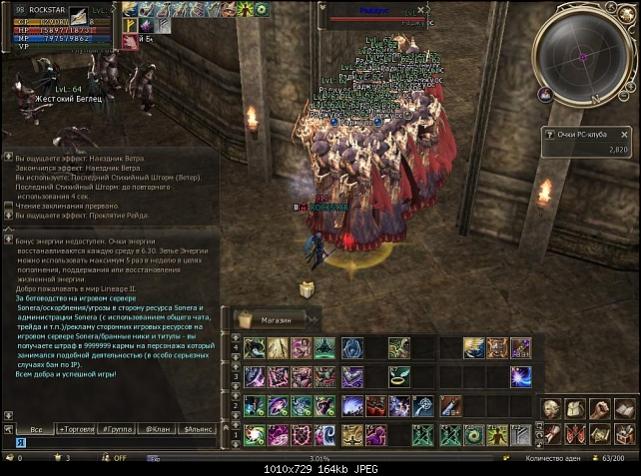641x476 pixels.
Task: Switch to the Все chat tab
Action: tap(35, 428)
